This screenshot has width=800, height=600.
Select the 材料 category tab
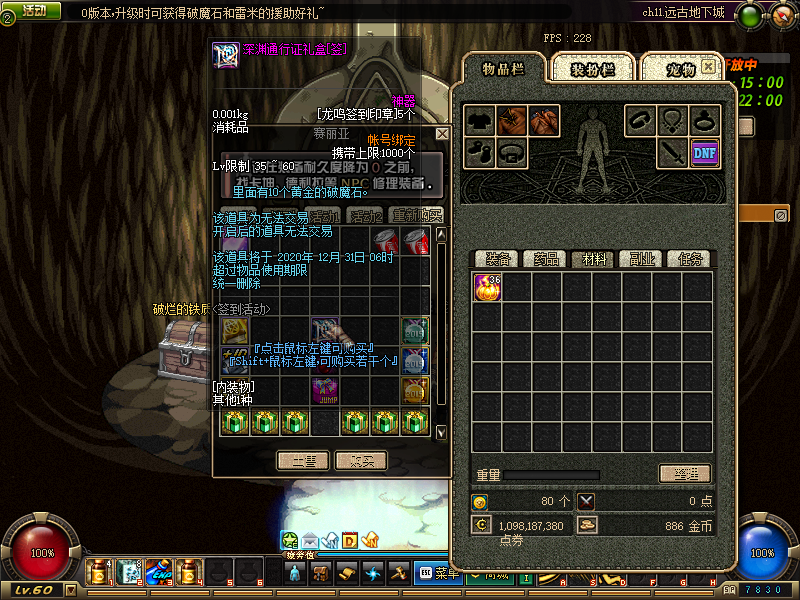coord(593,259)
